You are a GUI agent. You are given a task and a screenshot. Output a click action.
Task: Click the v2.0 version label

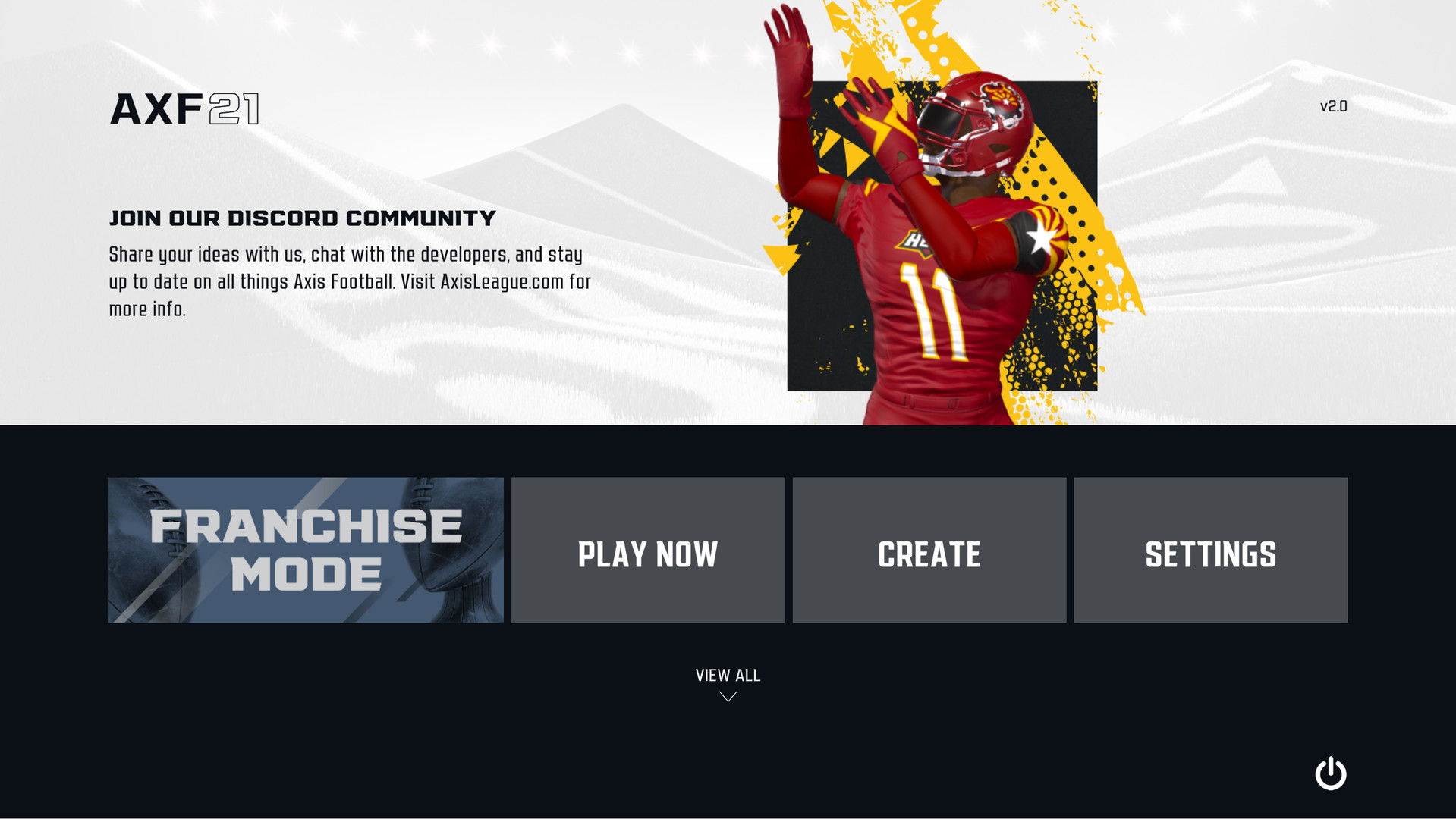[1334, 105]
